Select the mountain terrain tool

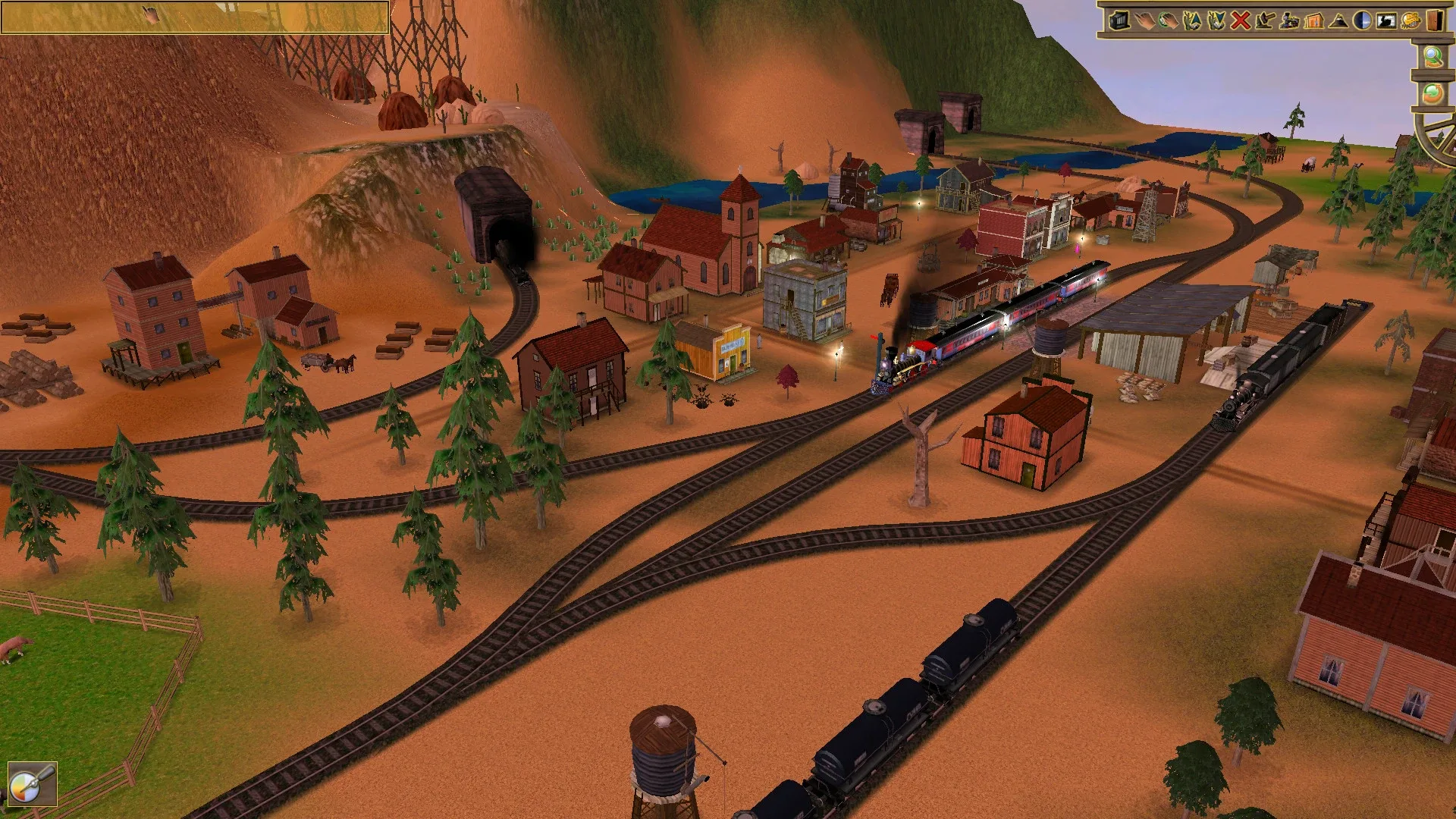[x=1338, y=21]
